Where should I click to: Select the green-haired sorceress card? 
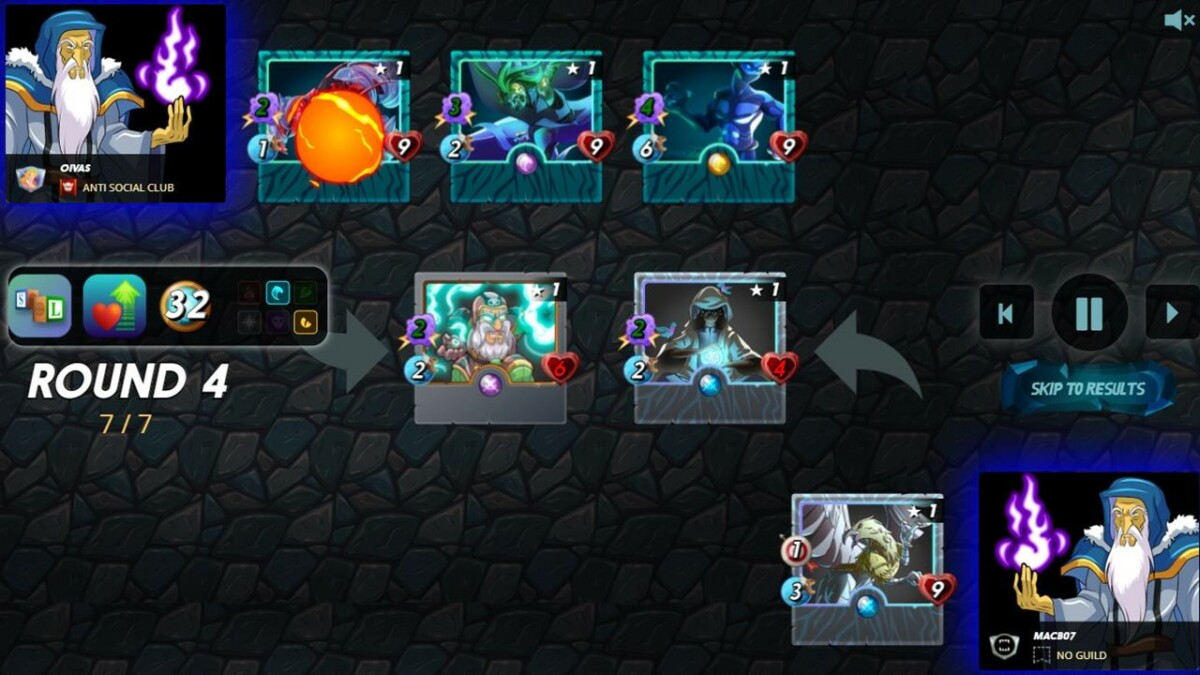point(526,125)
